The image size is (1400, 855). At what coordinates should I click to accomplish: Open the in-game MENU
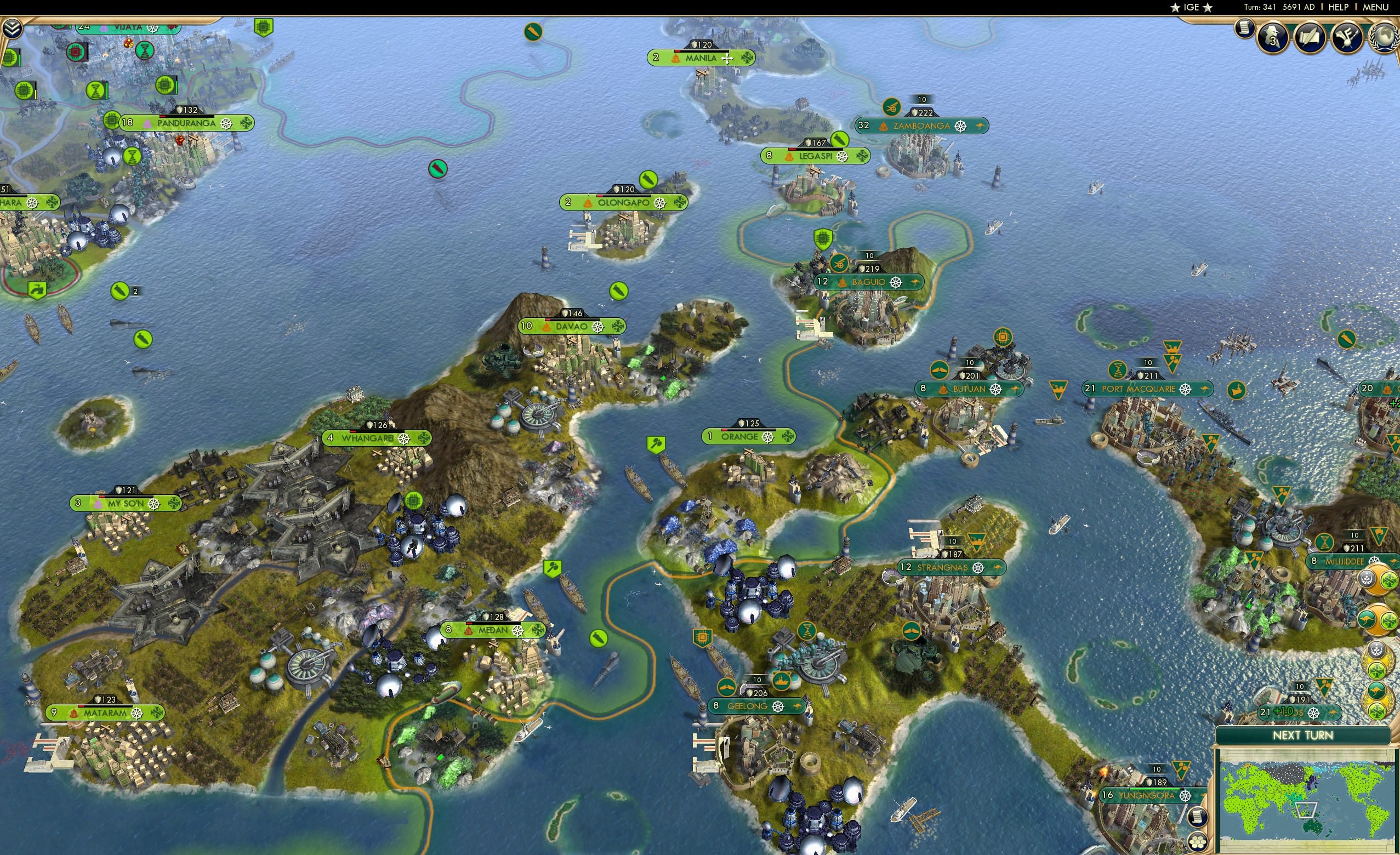point(1375,7)
